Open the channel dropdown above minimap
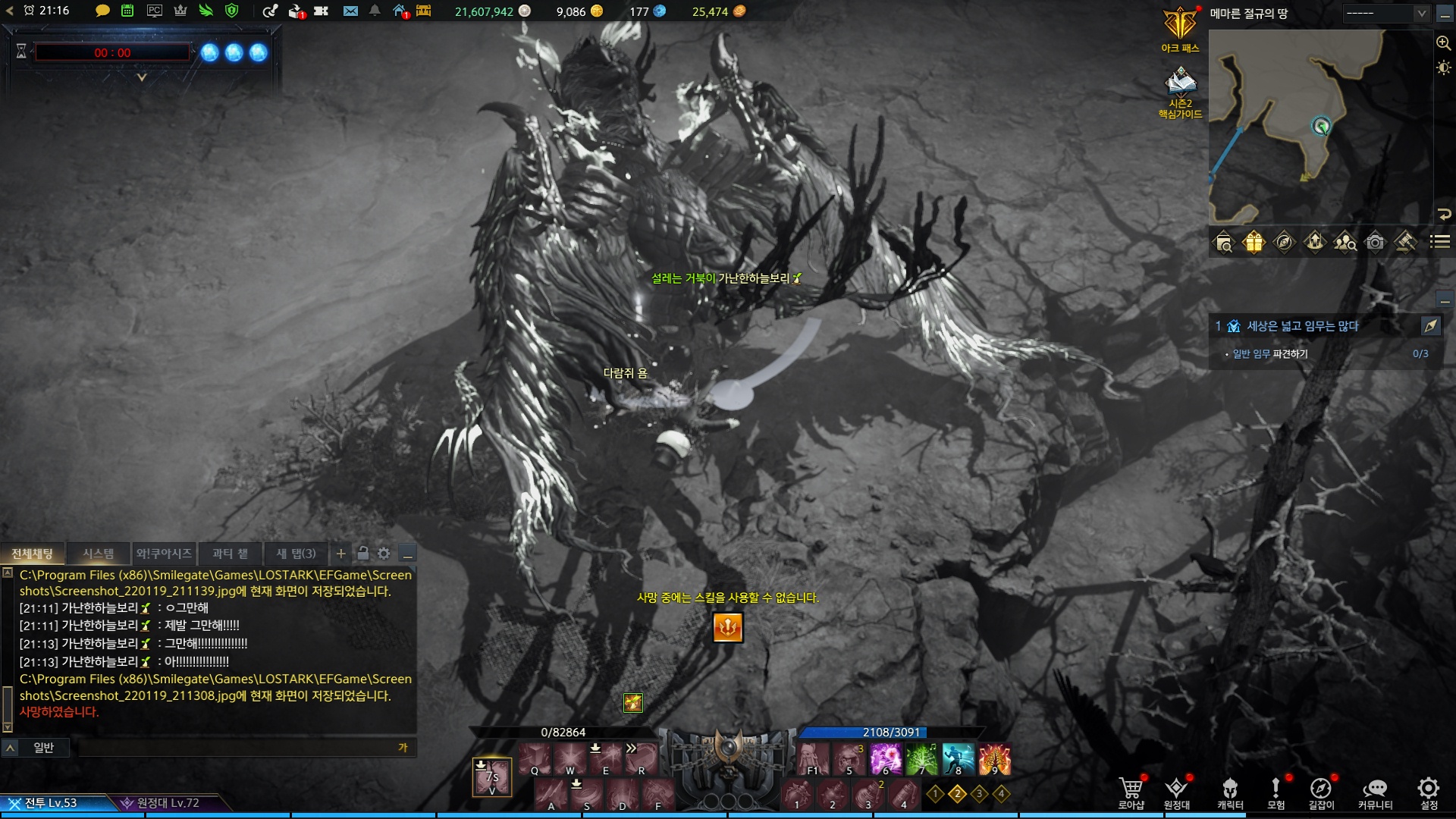1456x819 pixels. pyautogui.click(x=1386, y=13)
